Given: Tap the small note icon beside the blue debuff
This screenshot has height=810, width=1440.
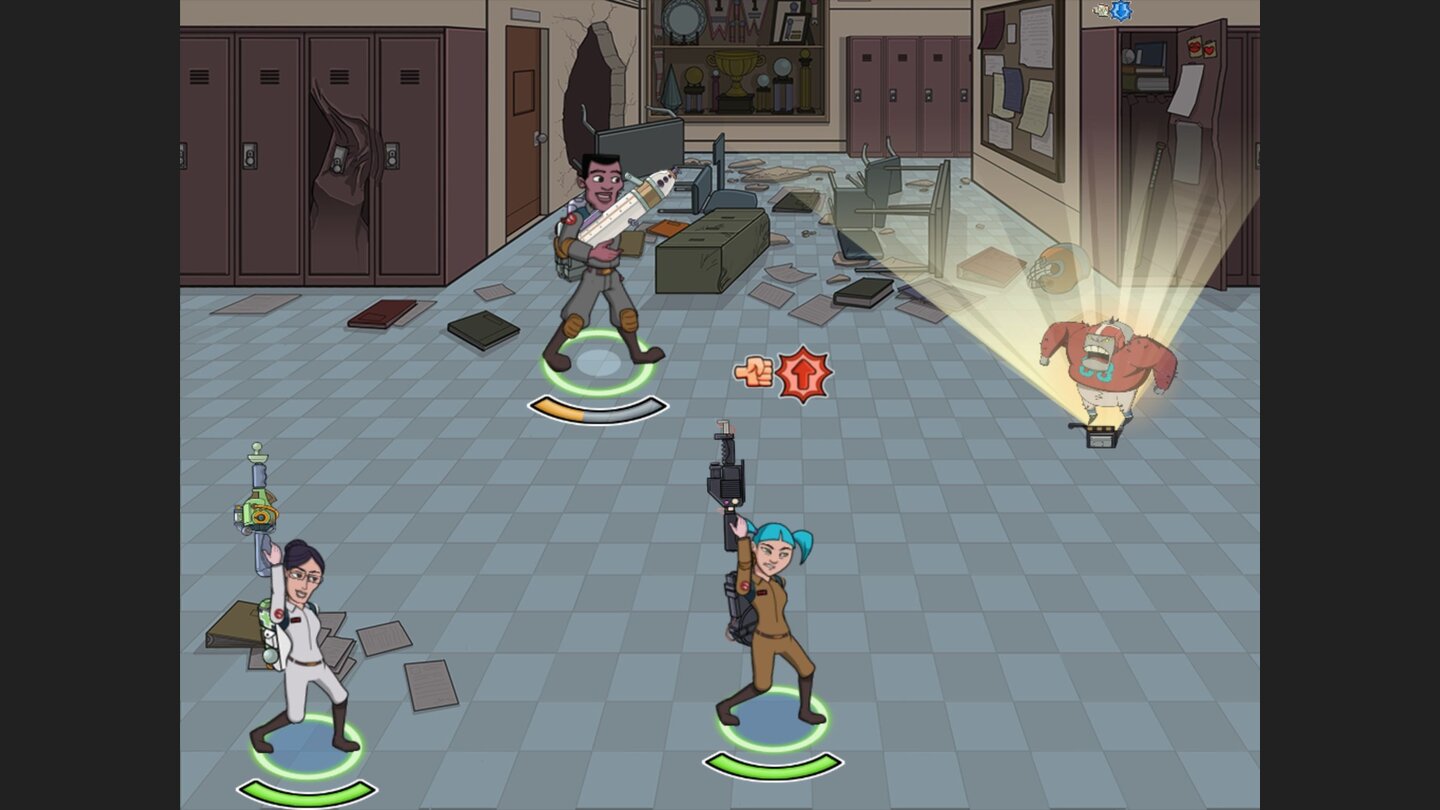Looking at the screenshot, I should pyautogui.click(x=1100, y=10).
